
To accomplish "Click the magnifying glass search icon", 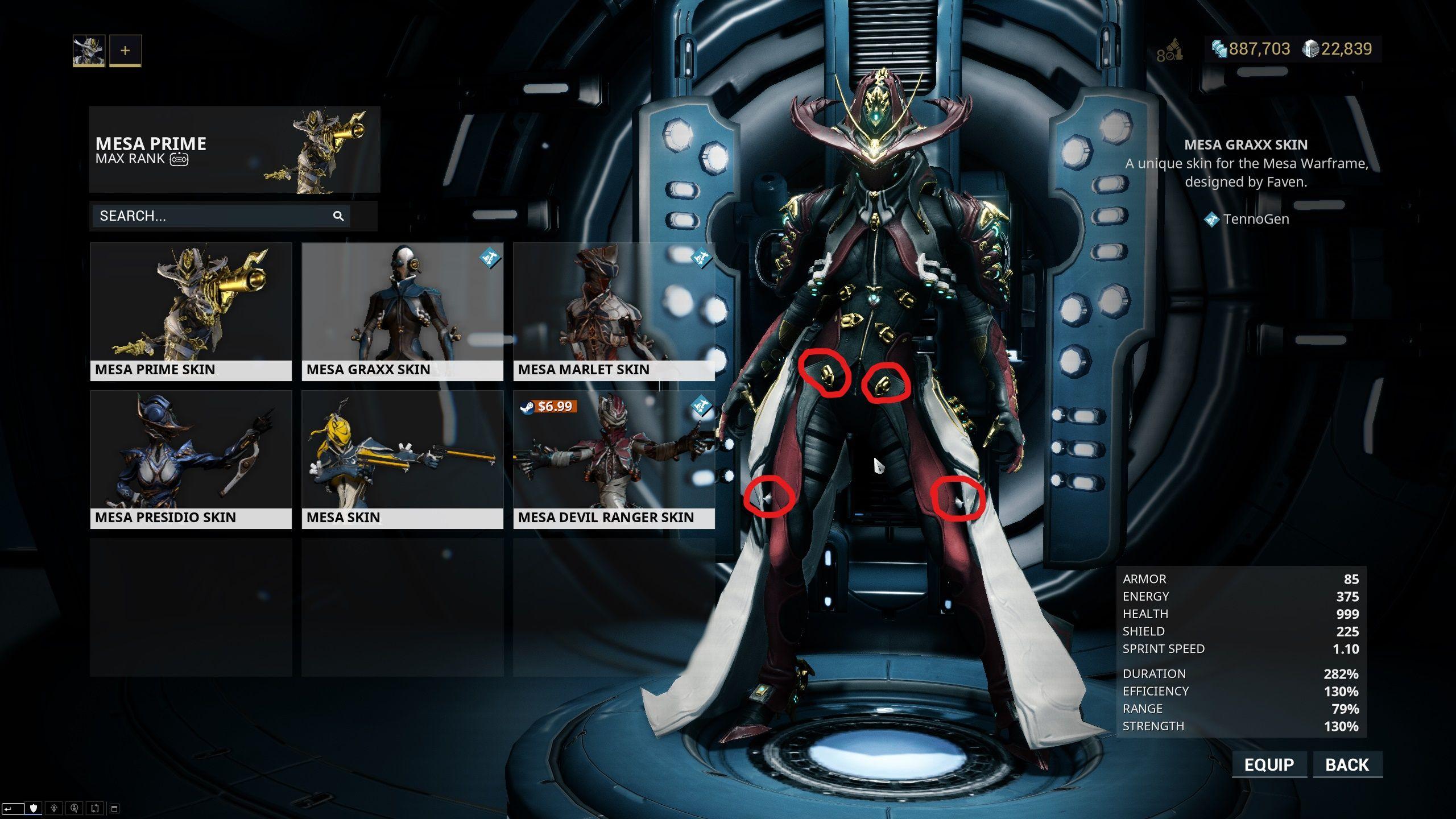I will coord(338,216).
